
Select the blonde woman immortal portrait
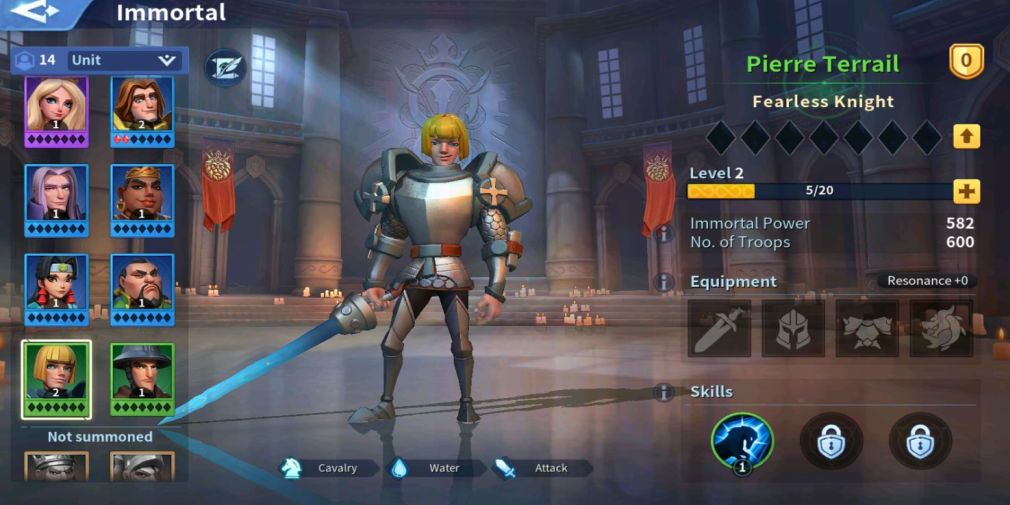(x=56, y=110)
